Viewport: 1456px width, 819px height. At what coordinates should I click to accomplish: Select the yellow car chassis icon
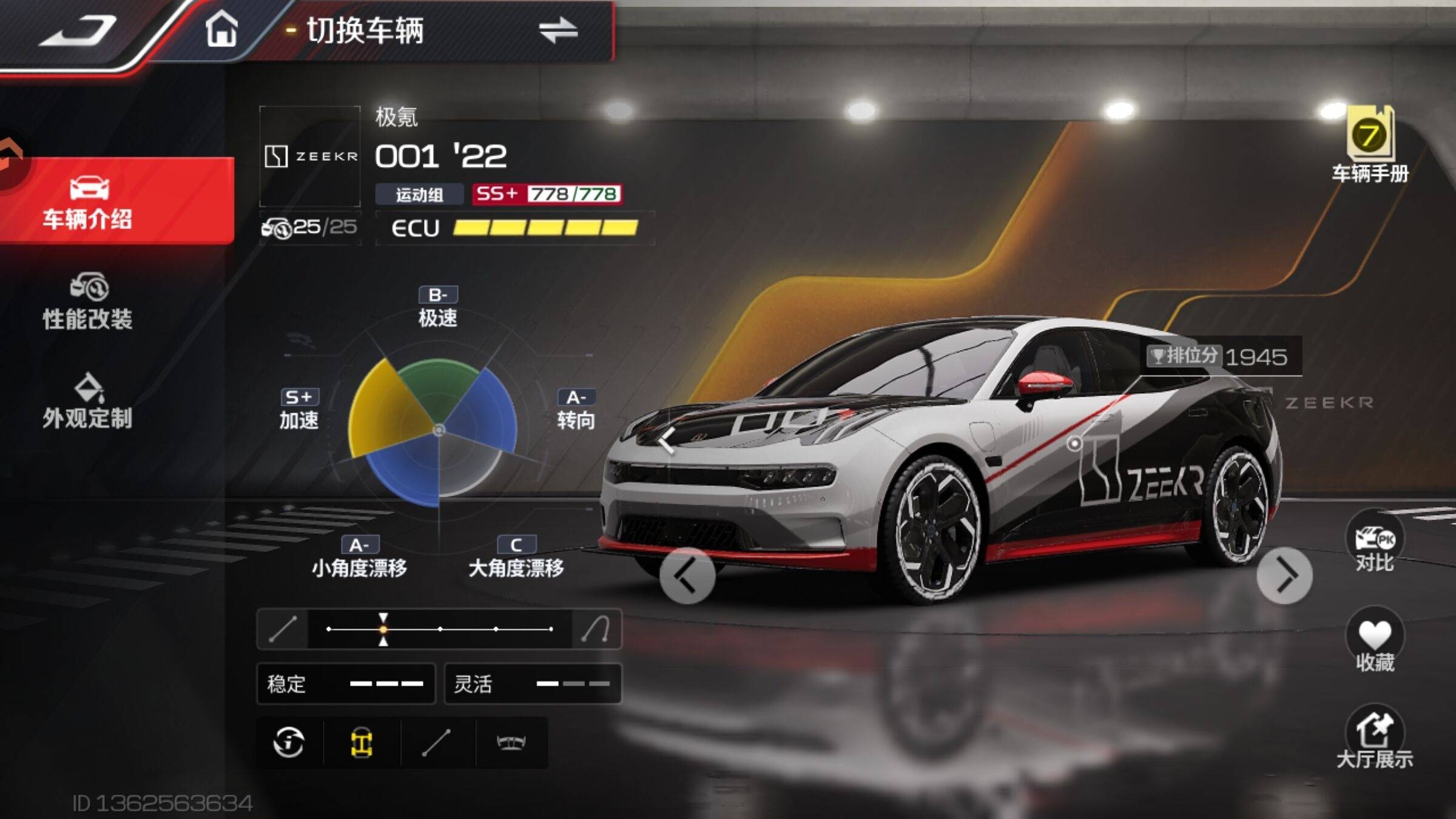(362, 743)
